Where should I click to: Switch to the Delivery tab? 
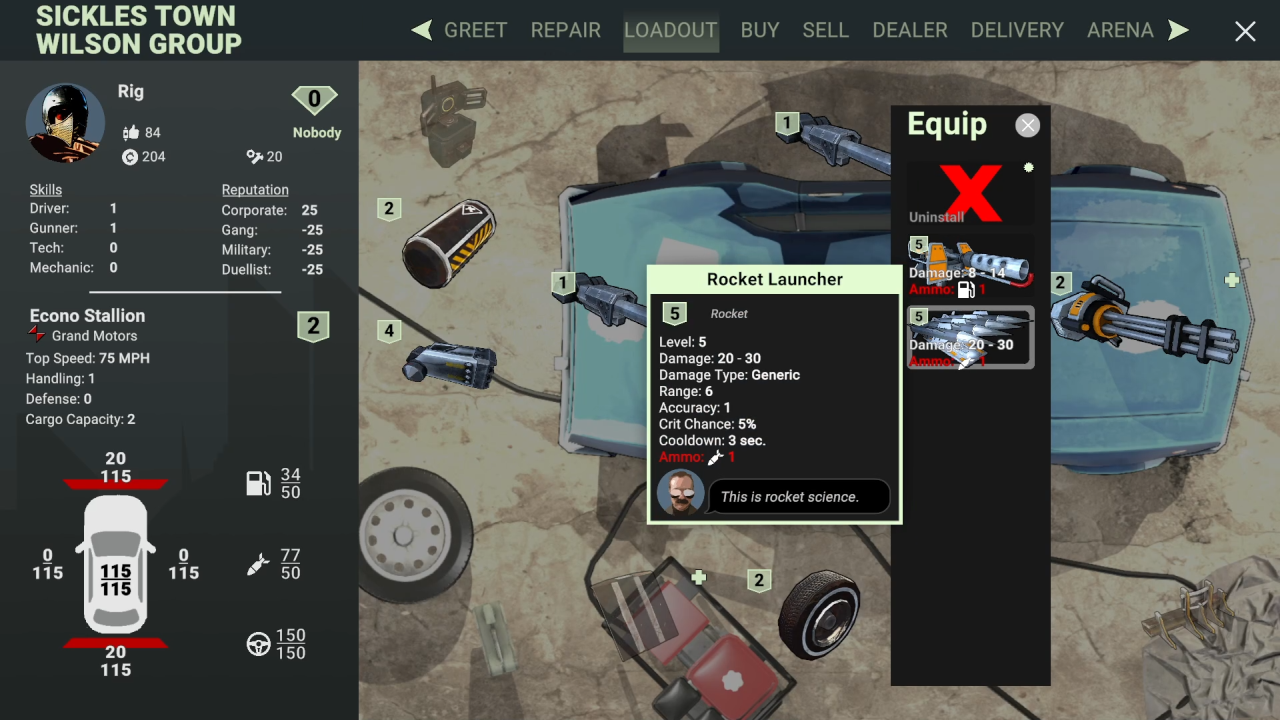tap(1017, 30)
